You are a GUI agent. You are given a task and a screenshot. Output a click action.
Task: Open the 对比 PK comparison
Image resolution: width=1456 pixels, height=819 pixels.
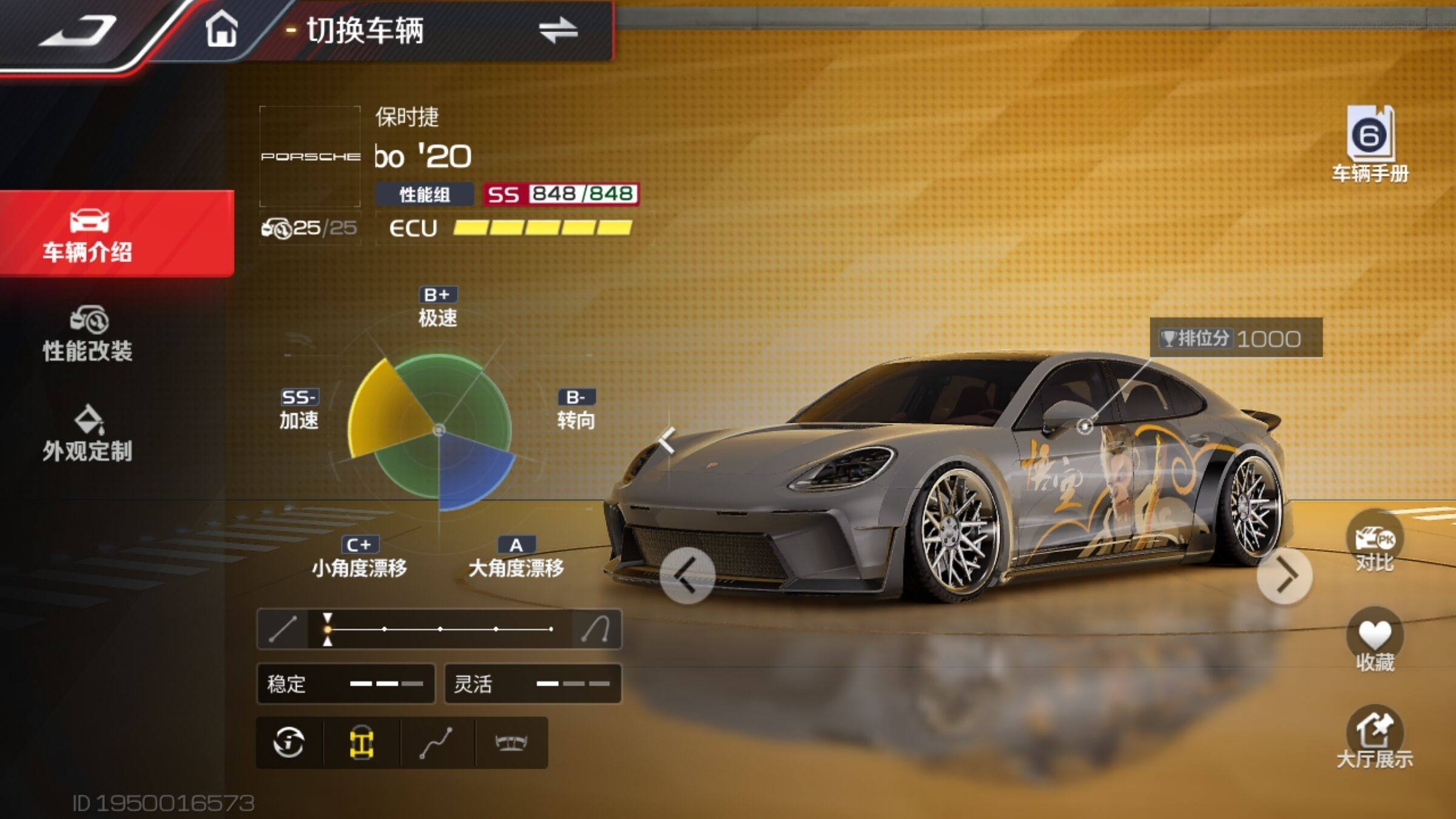point(1374,543)
